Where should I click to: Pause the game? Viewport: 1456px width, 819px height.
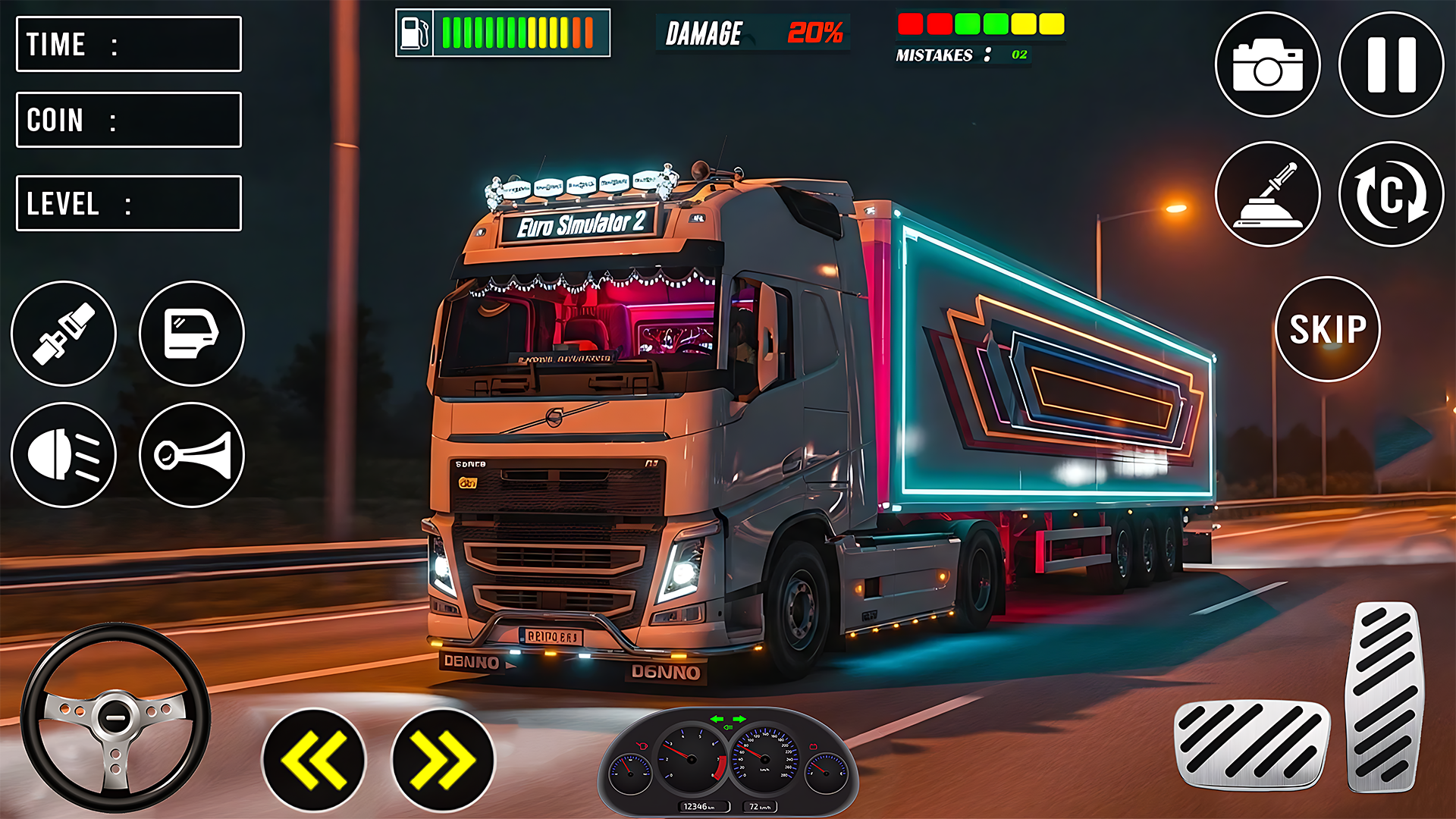(x=1391, y=64)
